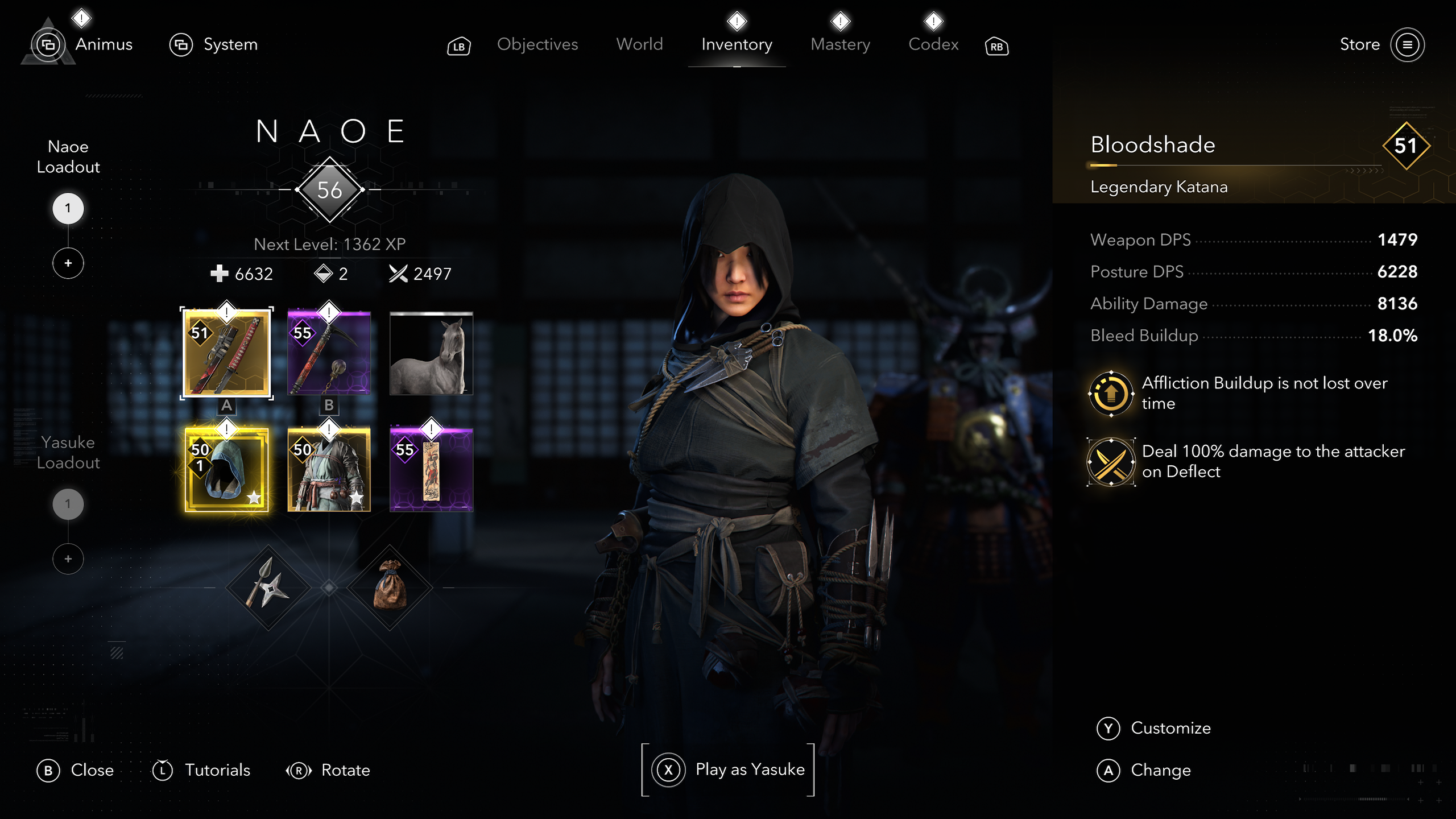Pick the level 55 amulet trinket slot
1456x819 pixels.
point(431,470)
